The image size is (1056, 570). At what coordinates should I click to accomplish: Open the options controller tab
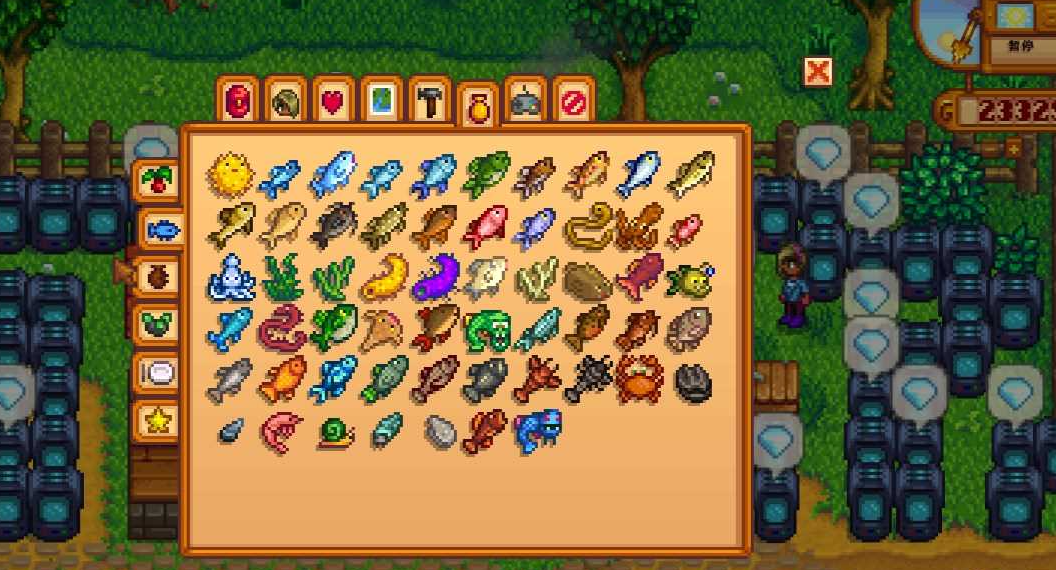[x=525, y=100]
